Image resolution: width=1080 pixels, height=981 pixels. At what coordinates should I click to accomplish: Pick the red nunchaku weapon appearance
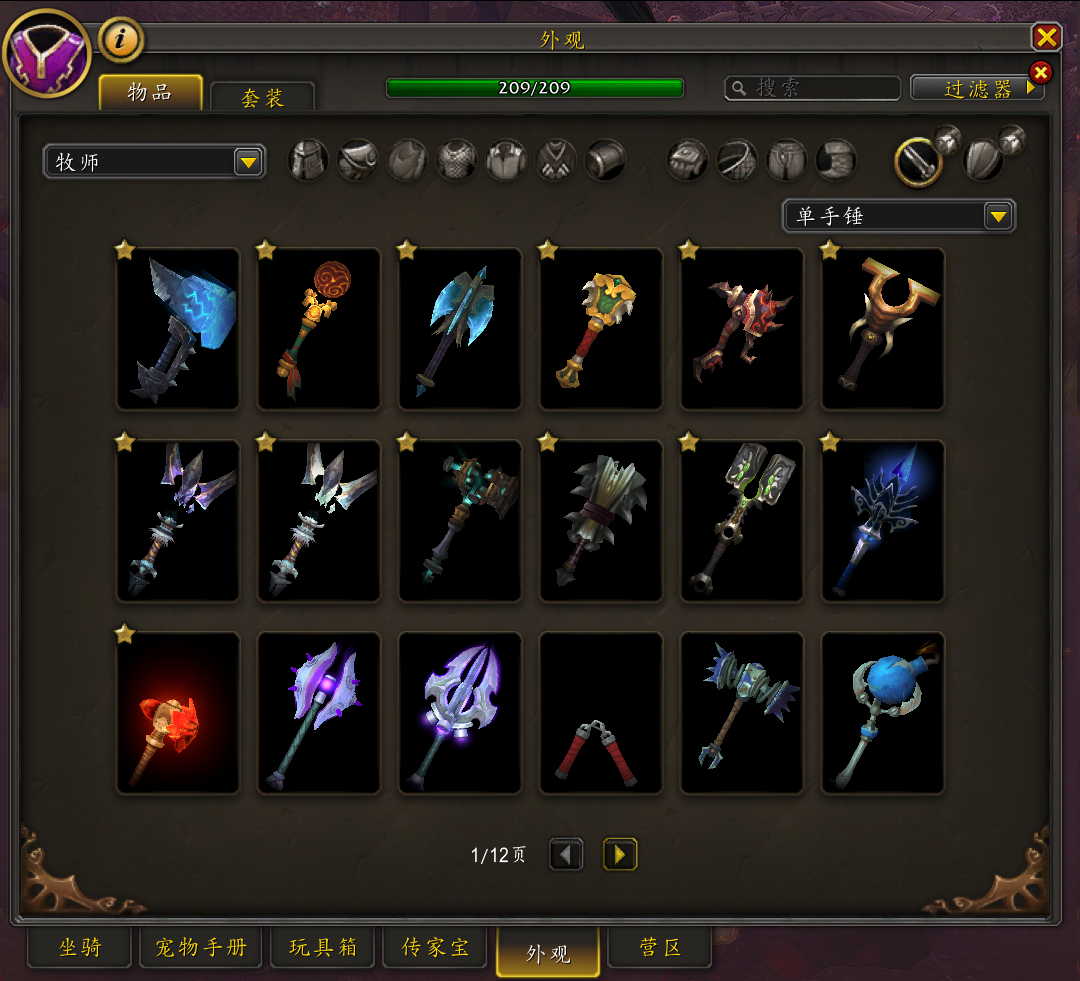tap(601, 713)
